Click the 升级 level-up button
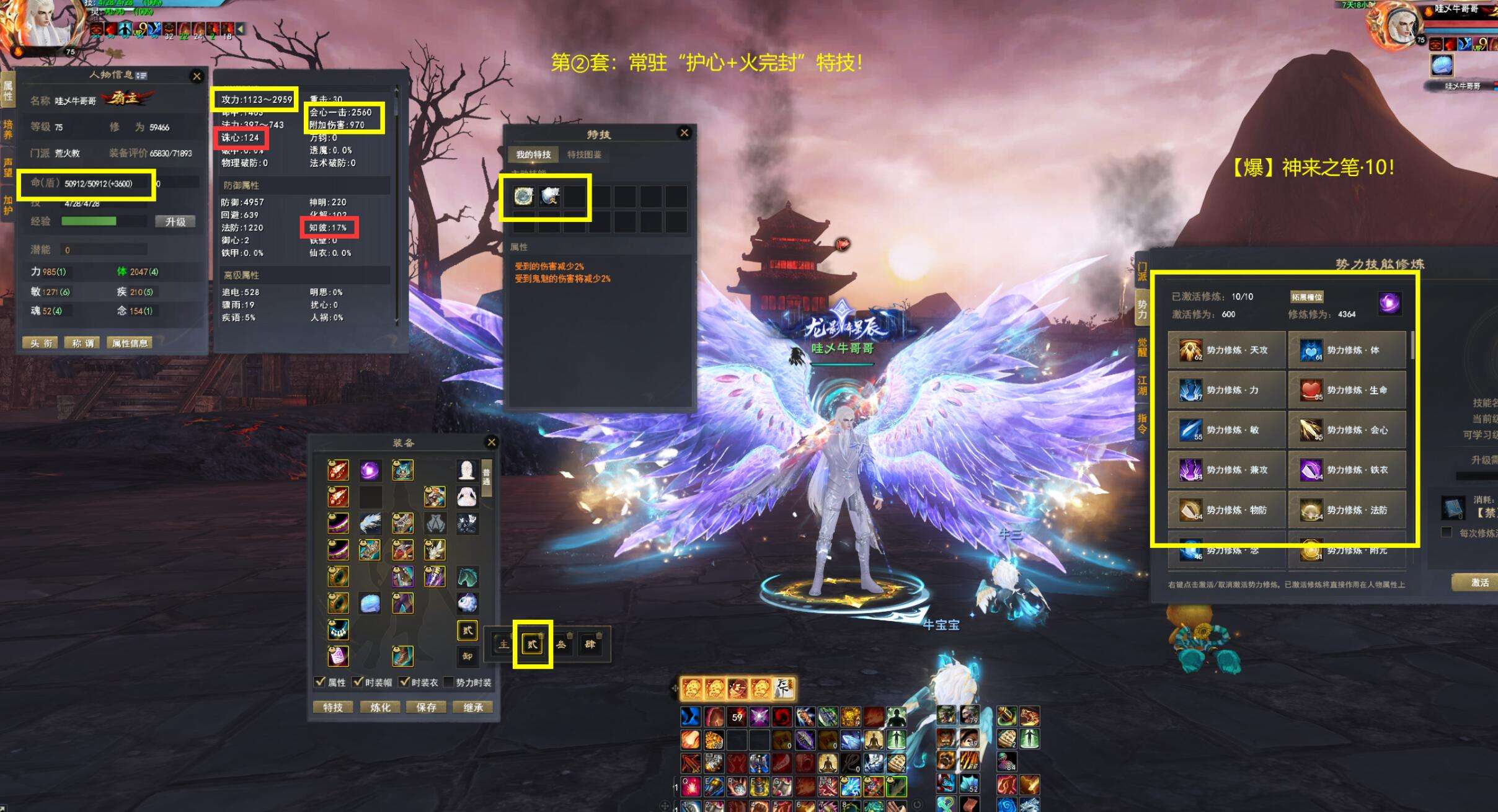Image resolution: width=1498 pixels, height=812 pixels. pyautogui.click(x=175, y=221)
